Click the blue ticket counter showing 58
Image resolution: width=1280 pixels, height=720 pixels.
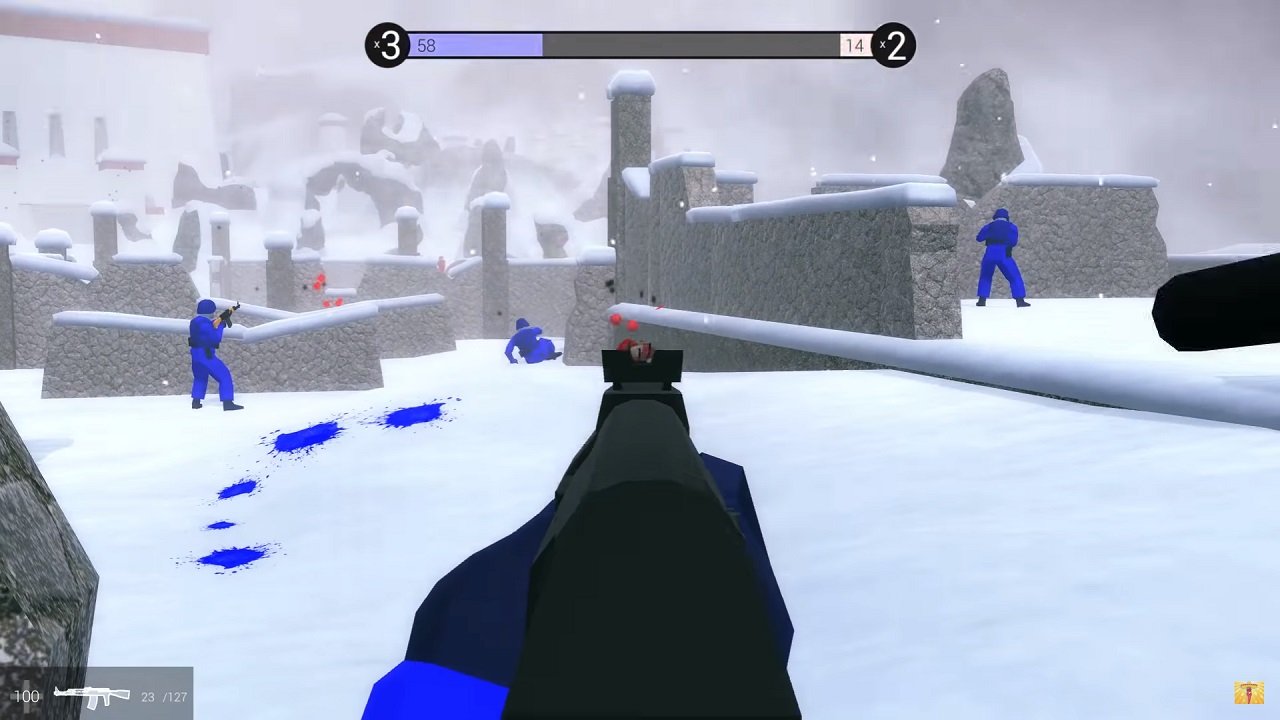pyautogui.click(x=428, y=46)
